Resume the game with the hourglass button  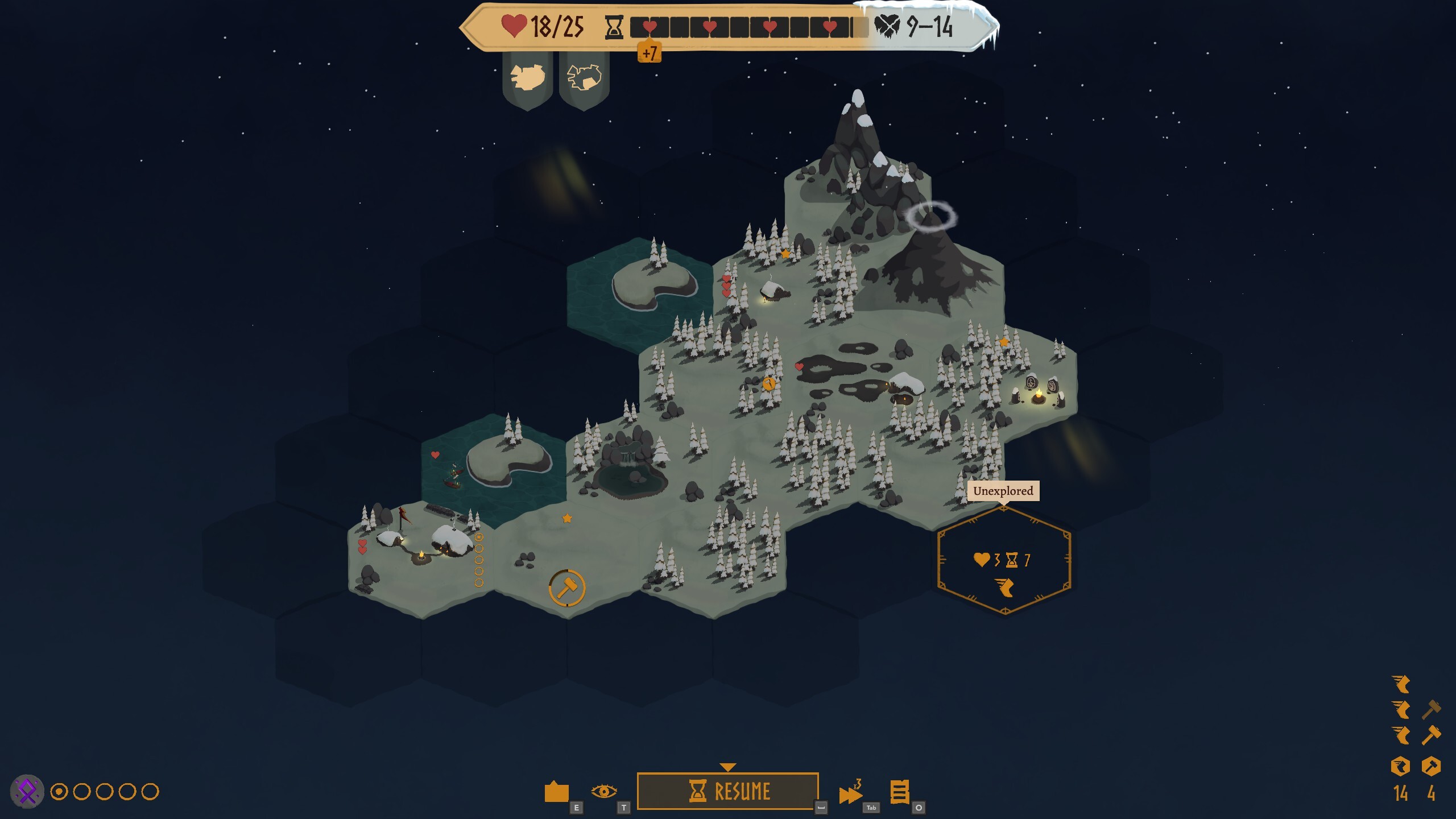click(727, 791)
